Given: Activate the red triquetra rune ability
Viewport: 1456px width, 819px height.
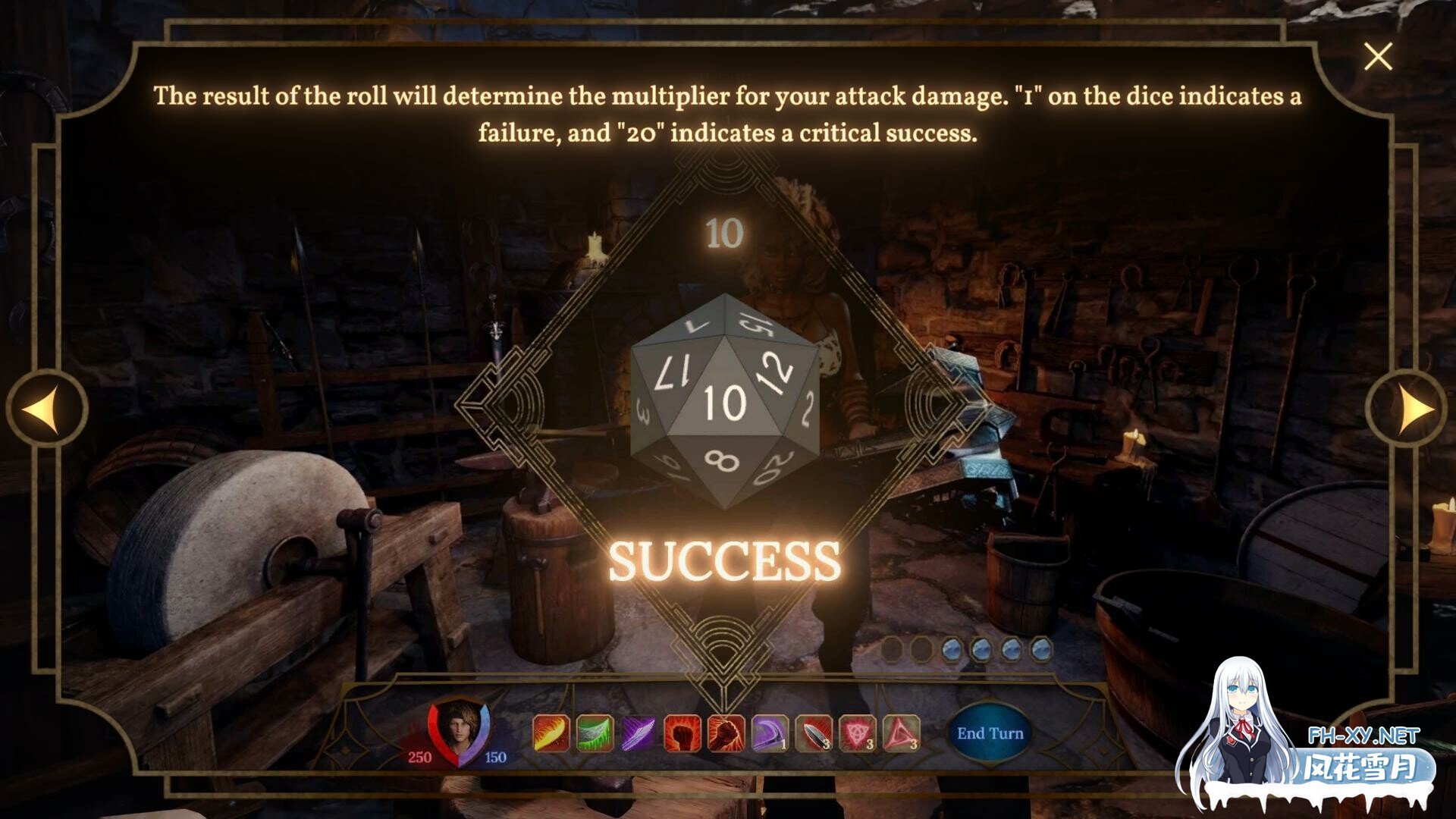Looking at the screenshot, I should coord(858,734).
